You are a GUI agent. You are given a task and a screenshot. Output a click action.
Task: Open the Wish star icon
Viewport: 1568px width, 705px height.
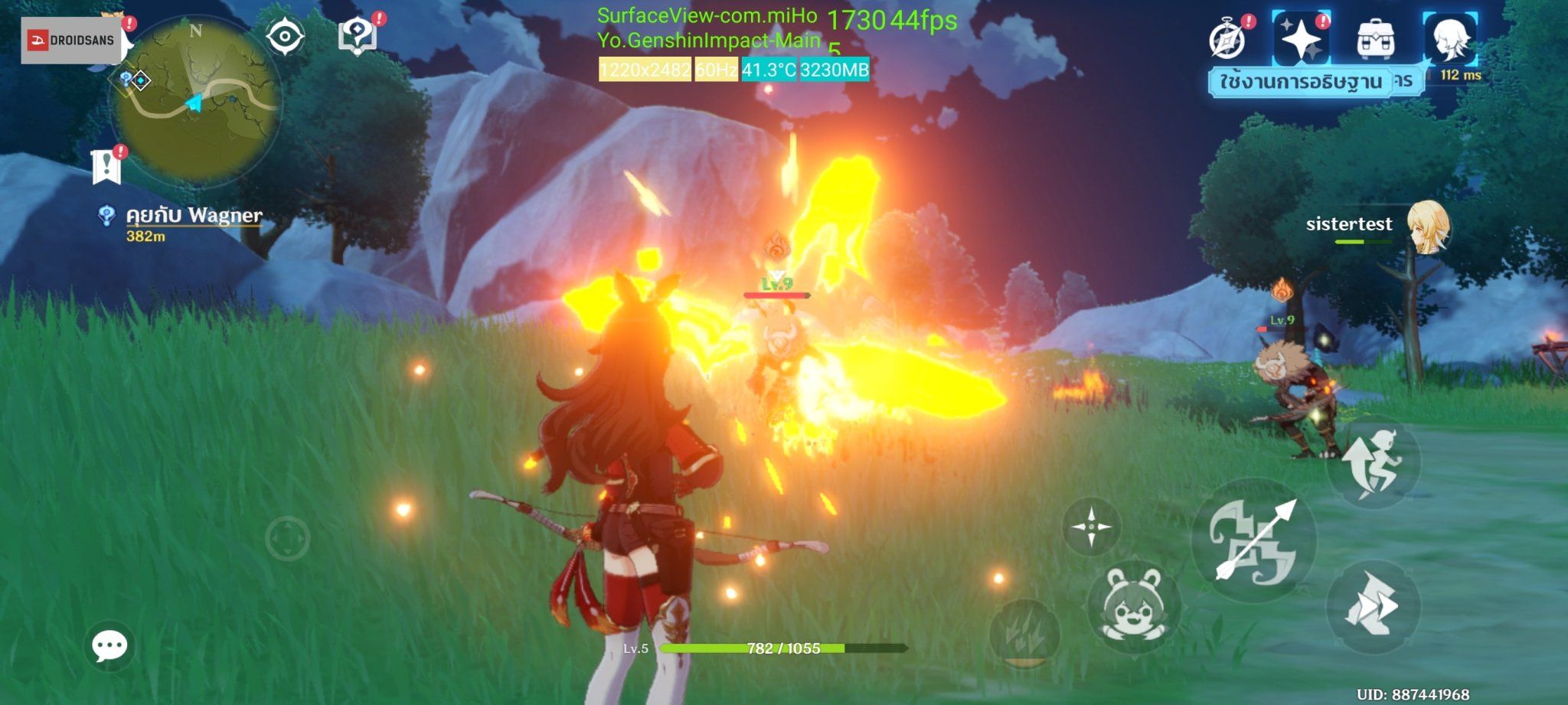[1301, 39]
